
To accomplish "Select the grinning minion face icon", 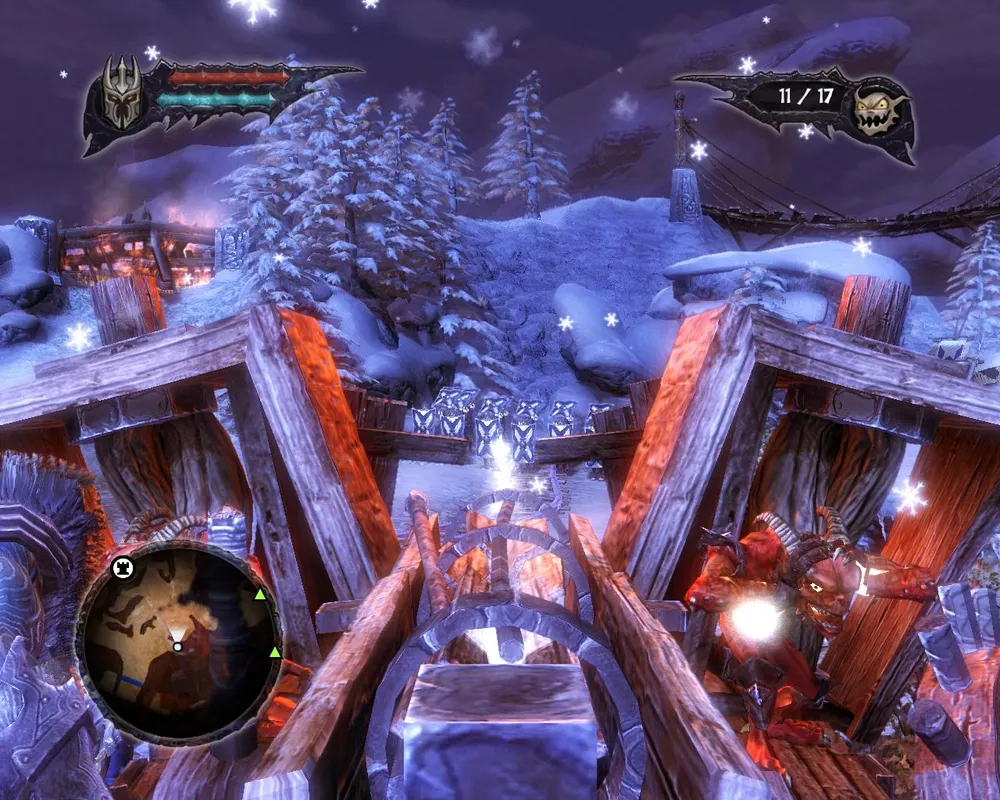I will tap(877, 110).
